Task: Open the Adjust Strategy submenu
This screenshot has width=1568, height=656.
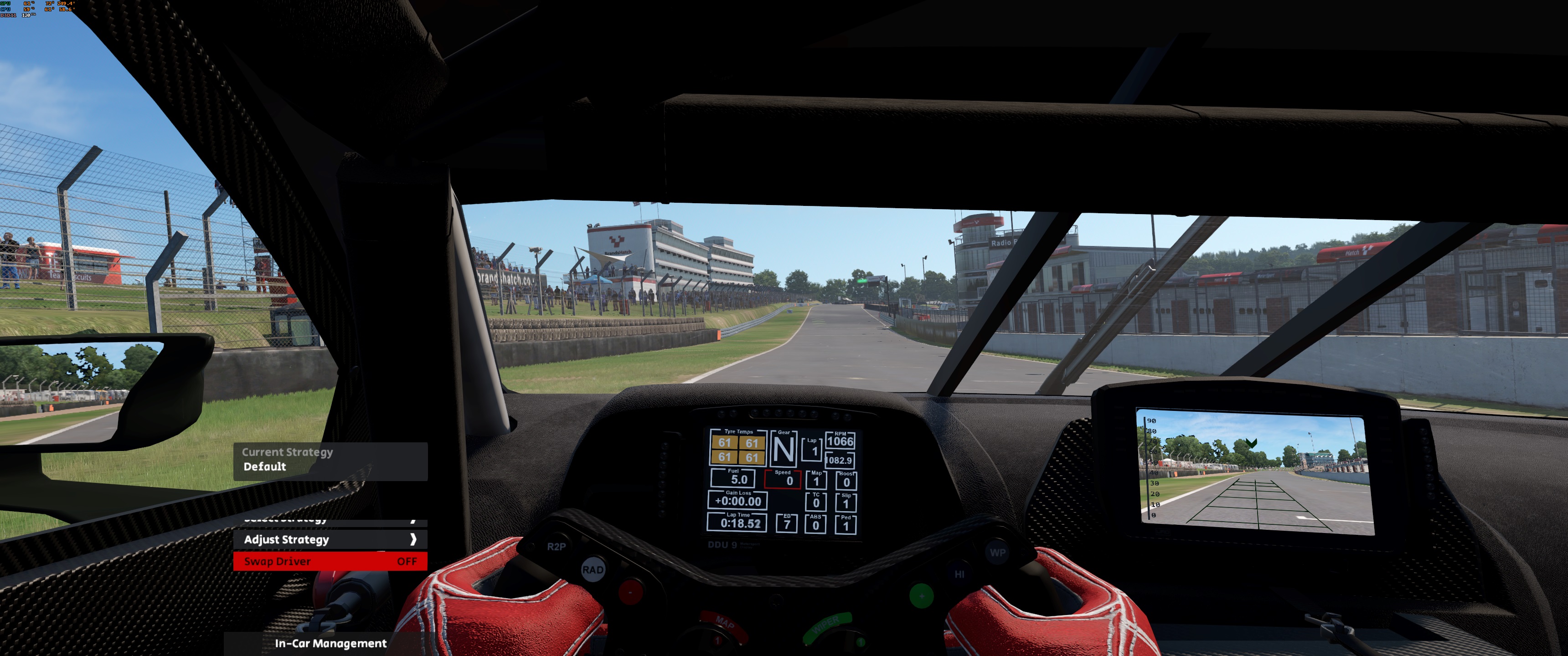Action: pos(330,539)
